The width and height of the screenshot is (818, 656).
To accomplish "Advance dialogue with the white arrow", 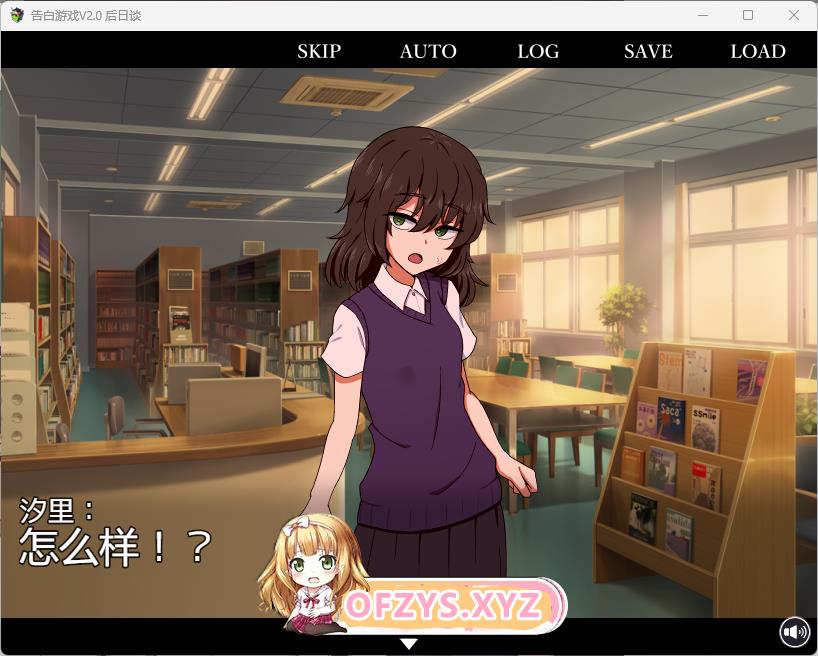I will click(x=409, y=643).
